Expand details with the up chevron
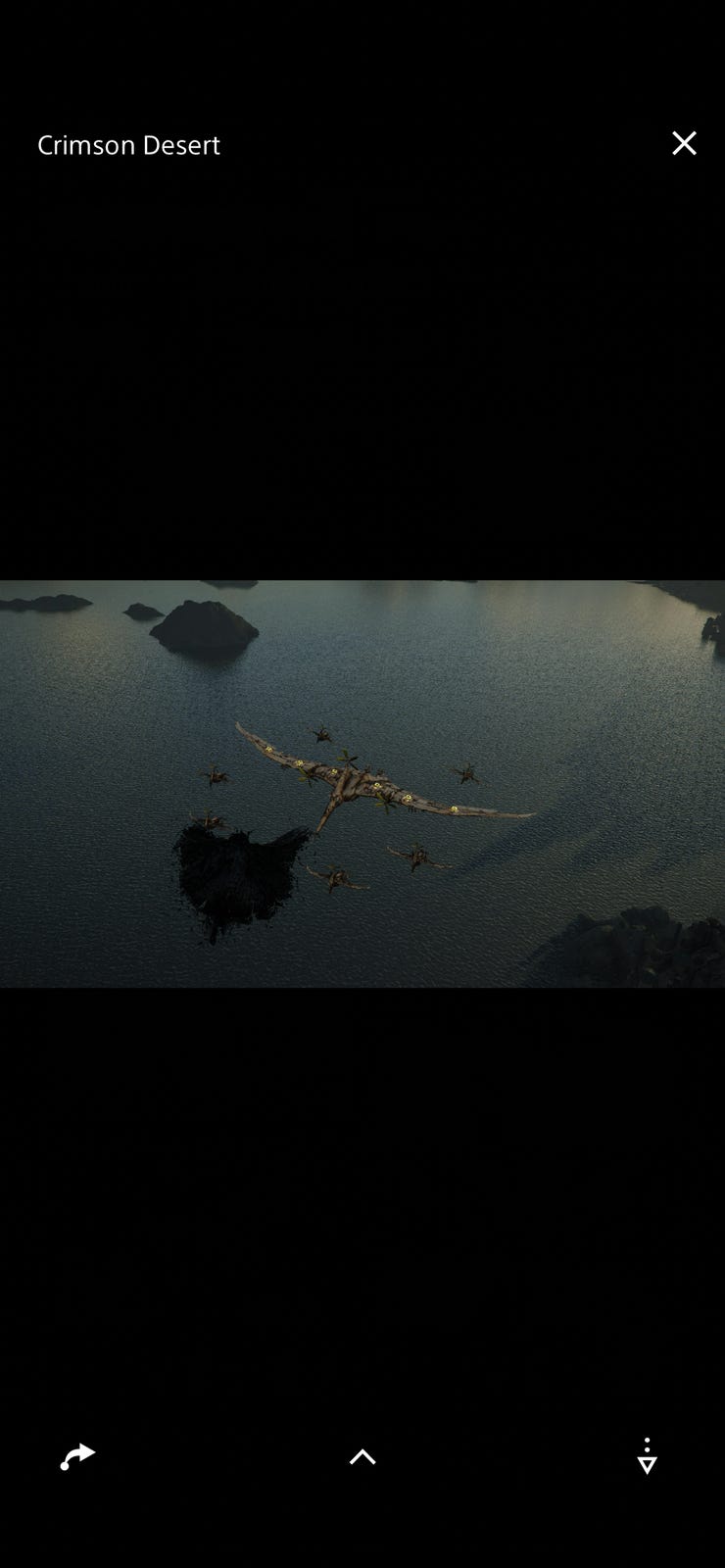 362,1457
